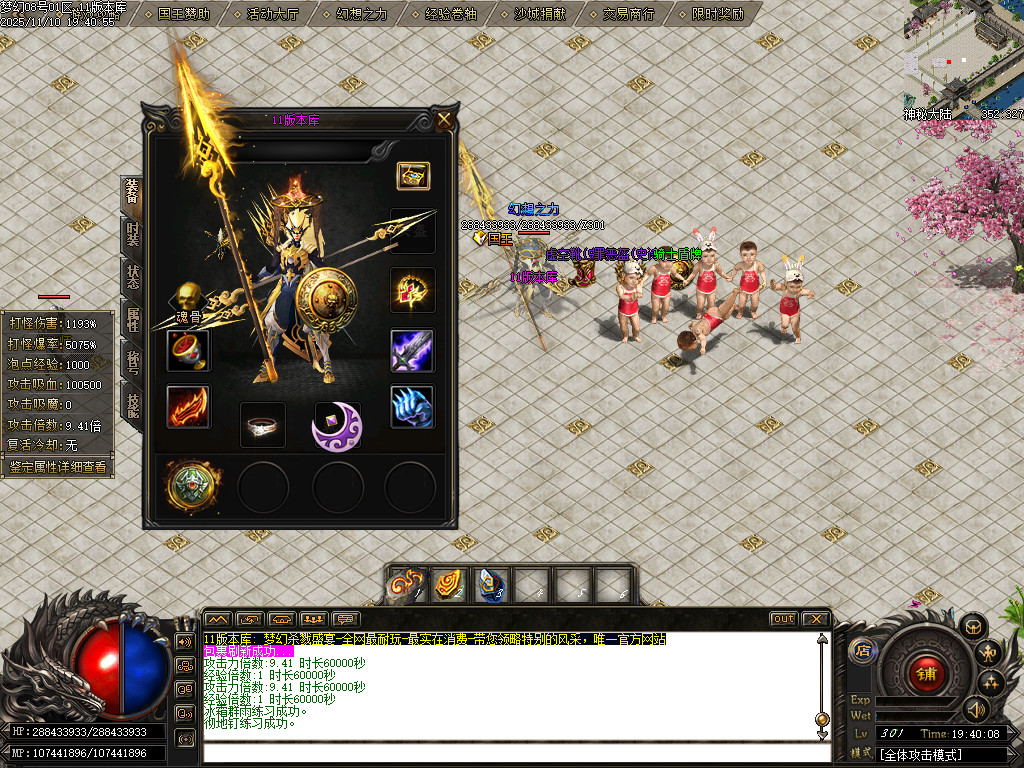Click the red 铺 shop button

point(926,674)
